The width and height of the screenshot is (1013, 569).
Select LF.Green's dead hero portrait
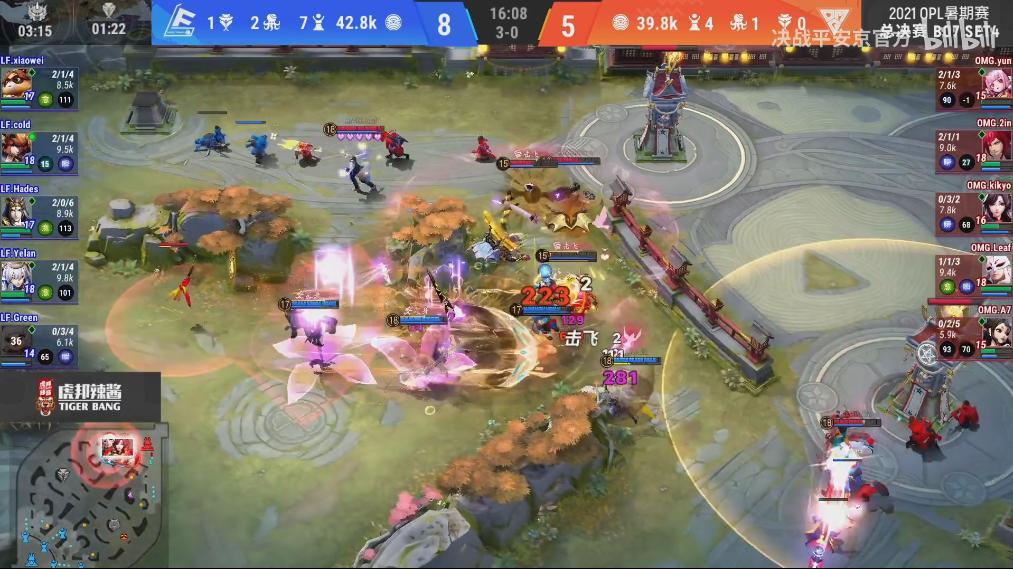(x=15, y=339)
